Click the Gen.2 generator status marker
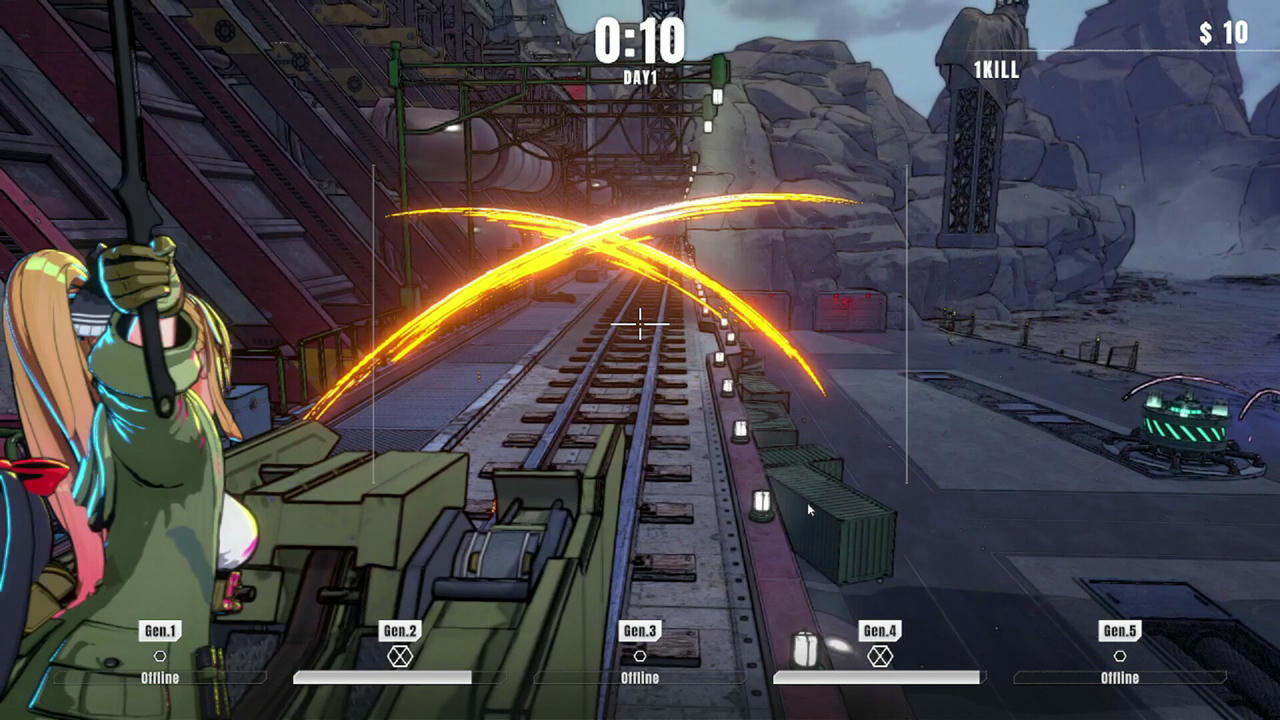 click(400, 656)
